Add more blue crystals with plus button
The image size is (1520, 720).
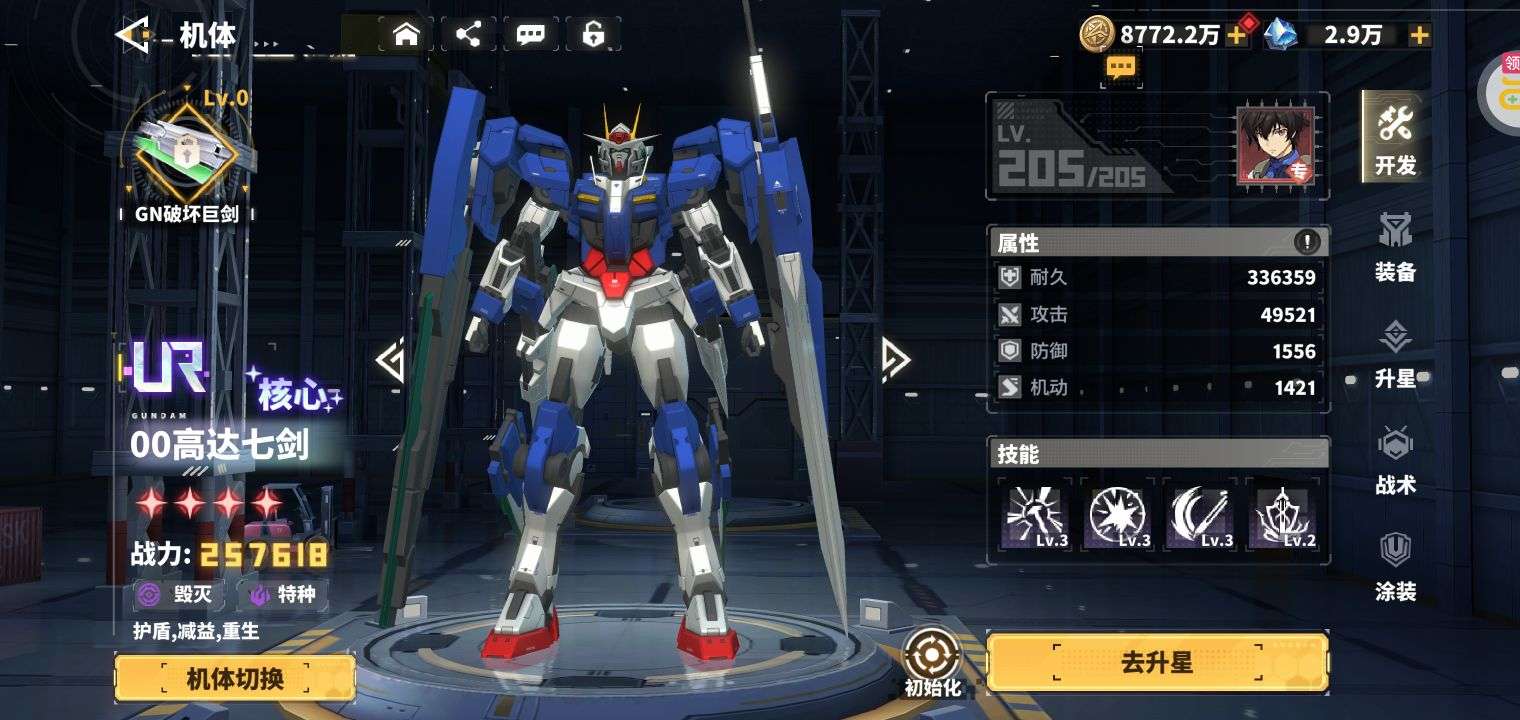[1418, 35]
